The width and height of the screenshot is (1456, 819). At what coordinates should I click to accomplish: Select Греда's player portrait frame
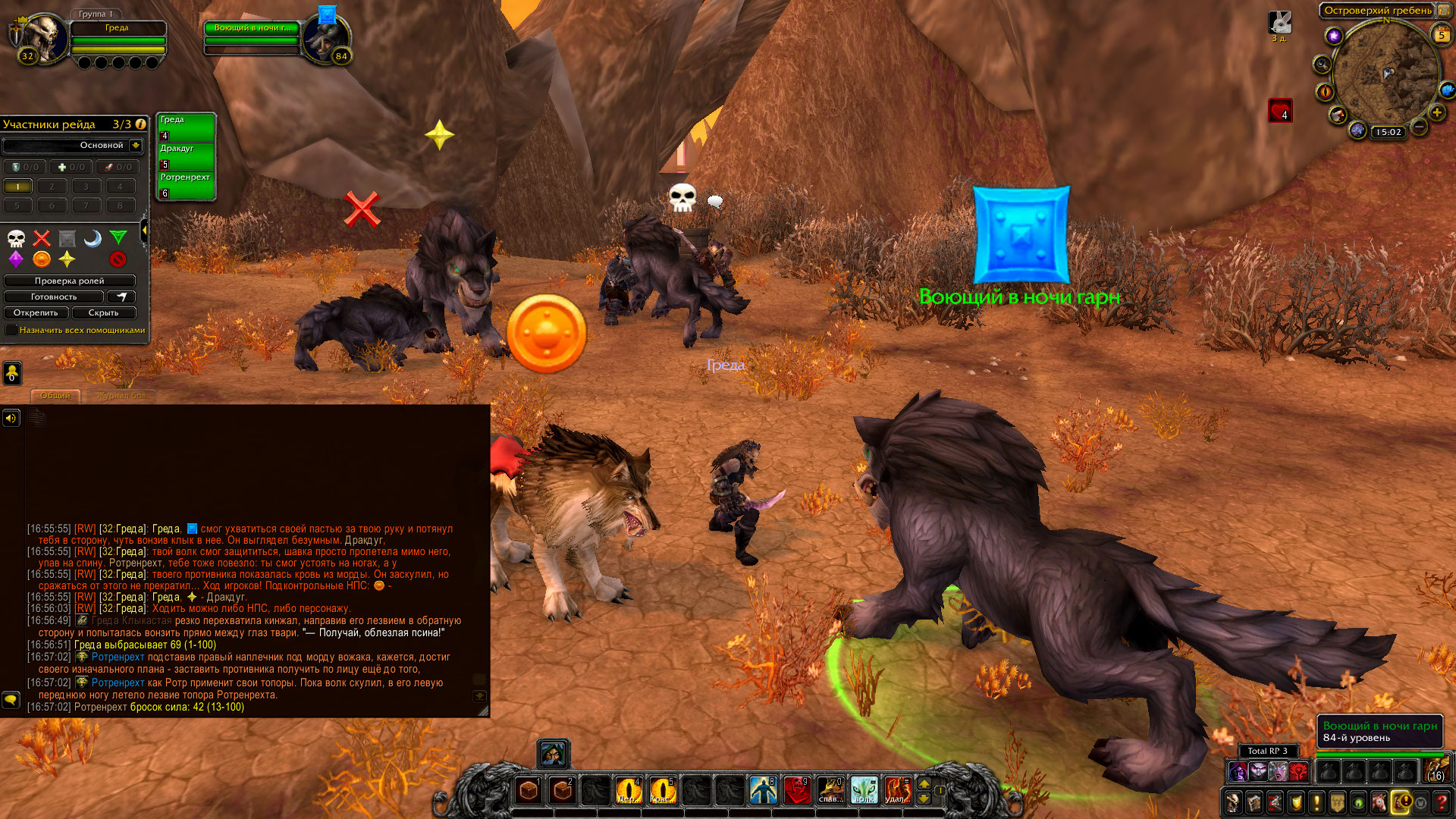[42, 39]
